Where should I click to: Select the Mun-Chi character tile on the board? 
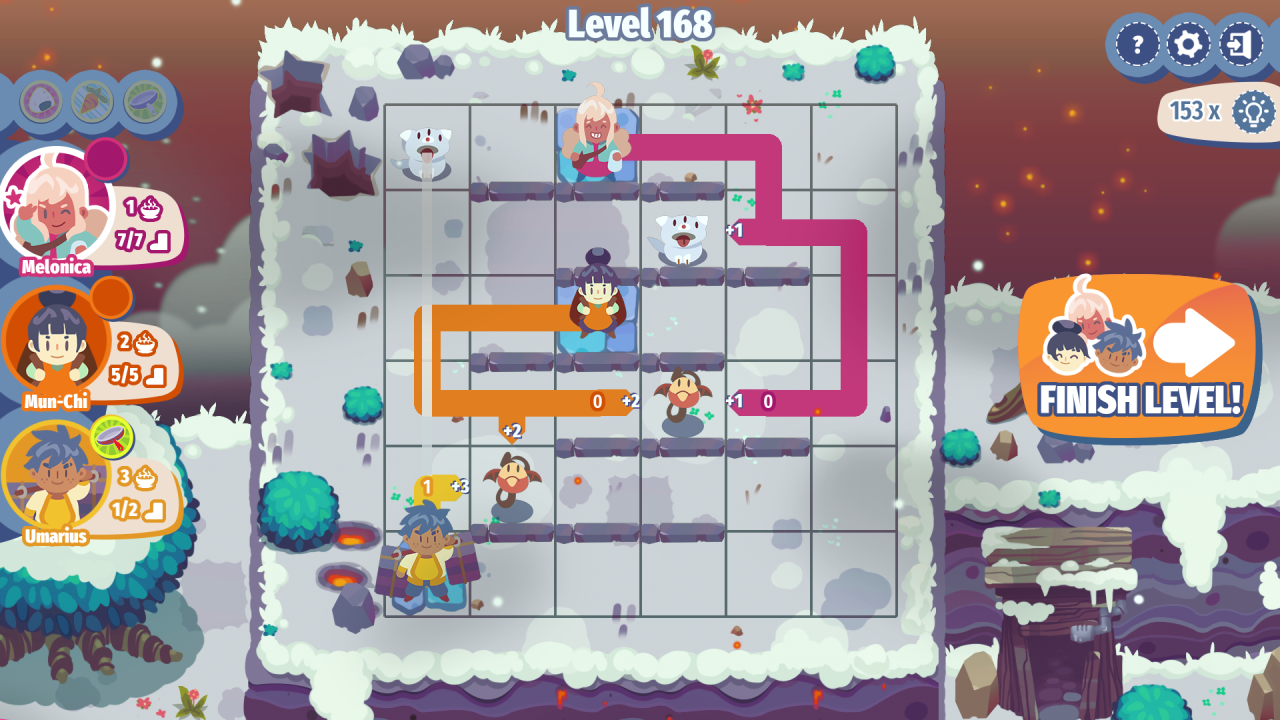pos(597,300)
